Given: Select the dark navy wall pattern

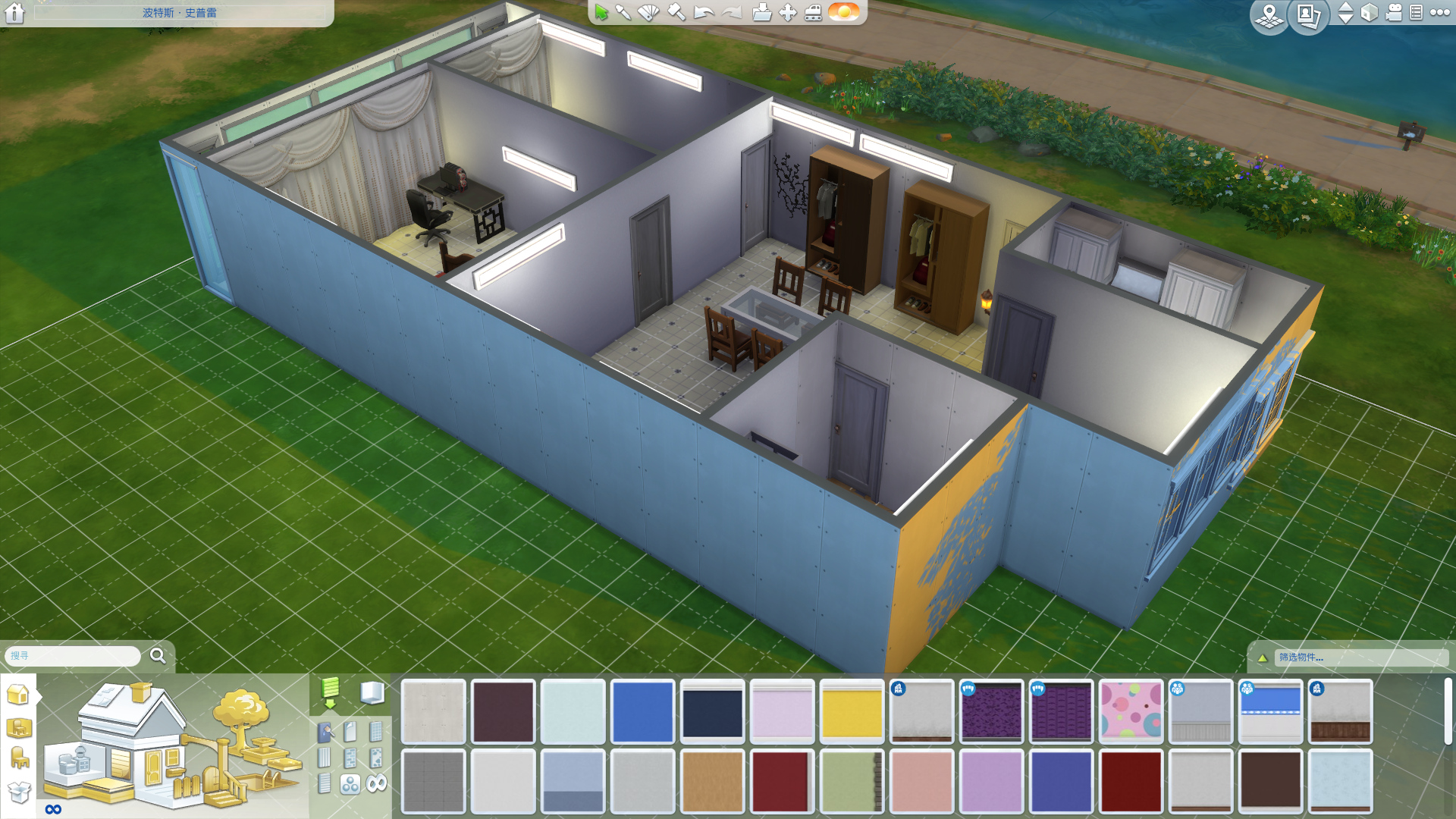Looking at the screenshot, I should [x=712, y=711].
